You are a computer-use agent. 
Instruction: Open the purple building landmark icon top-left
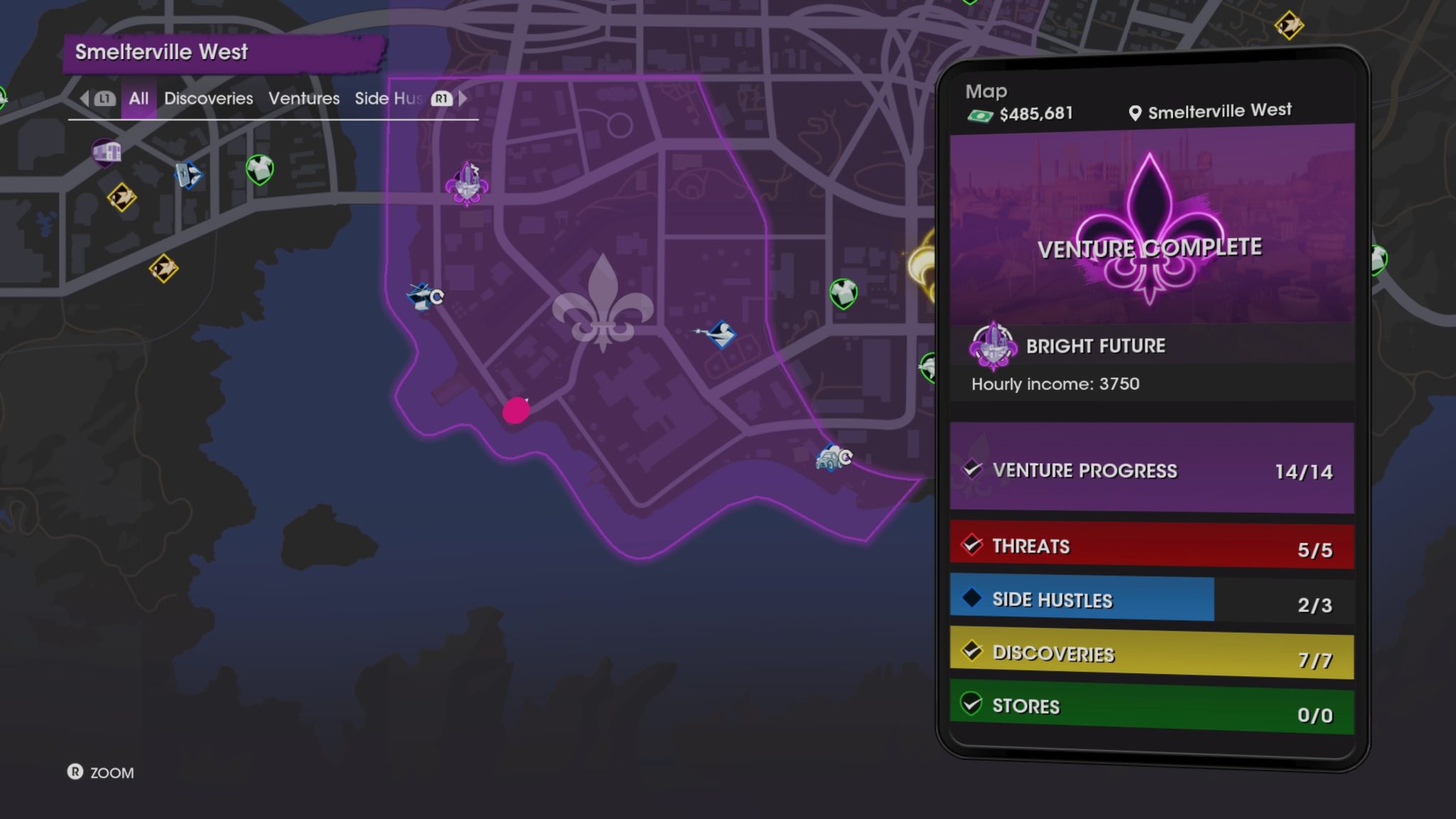tap(105, 151)
